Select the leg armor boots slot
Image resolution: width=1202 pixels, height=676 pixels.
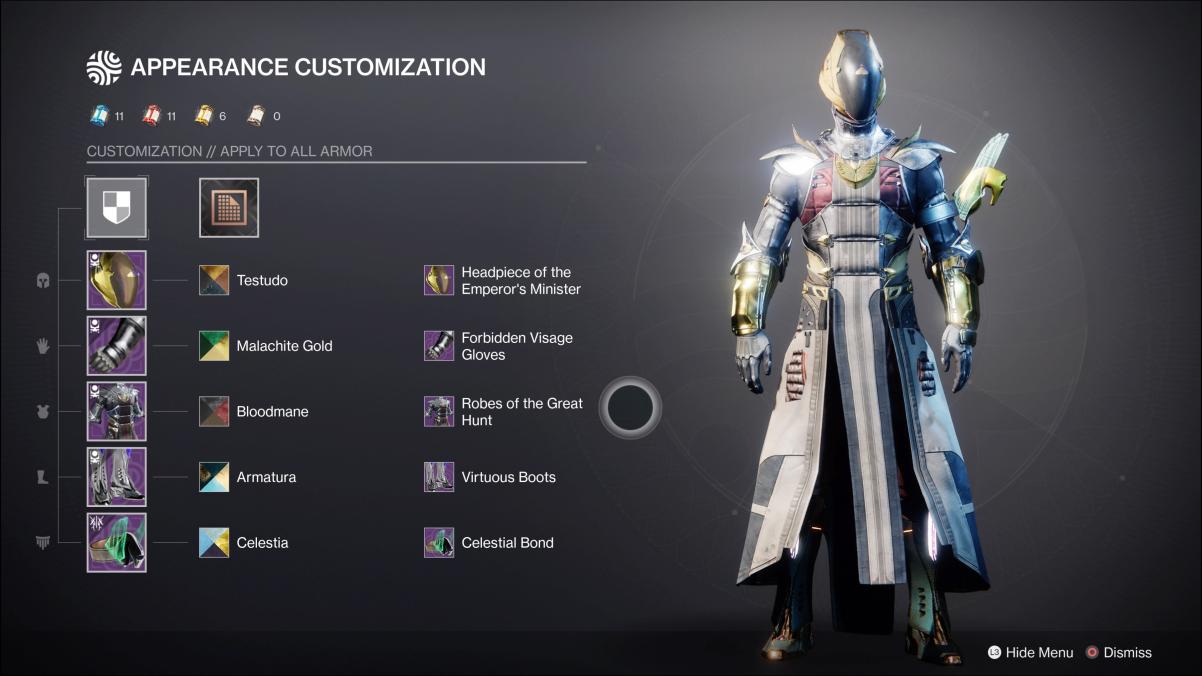coord(117,477)
